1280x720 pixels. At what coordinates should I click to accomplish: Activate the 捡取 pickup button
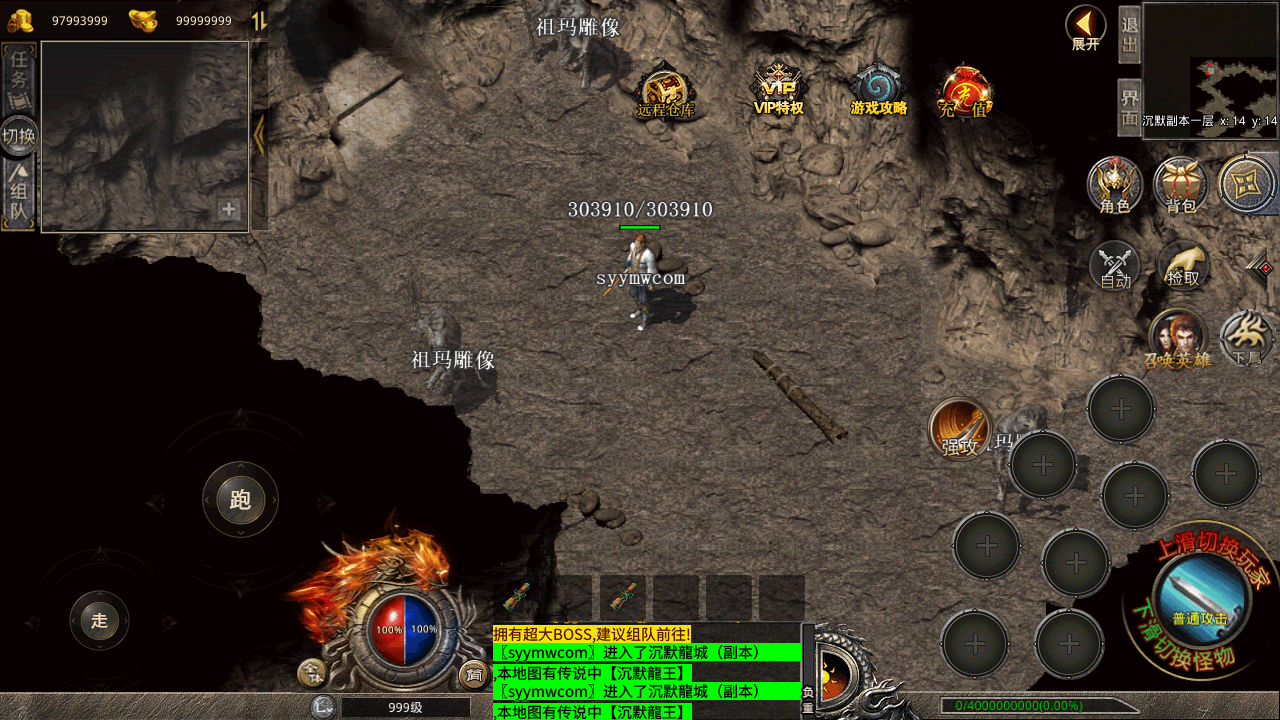pos(1183,266)
